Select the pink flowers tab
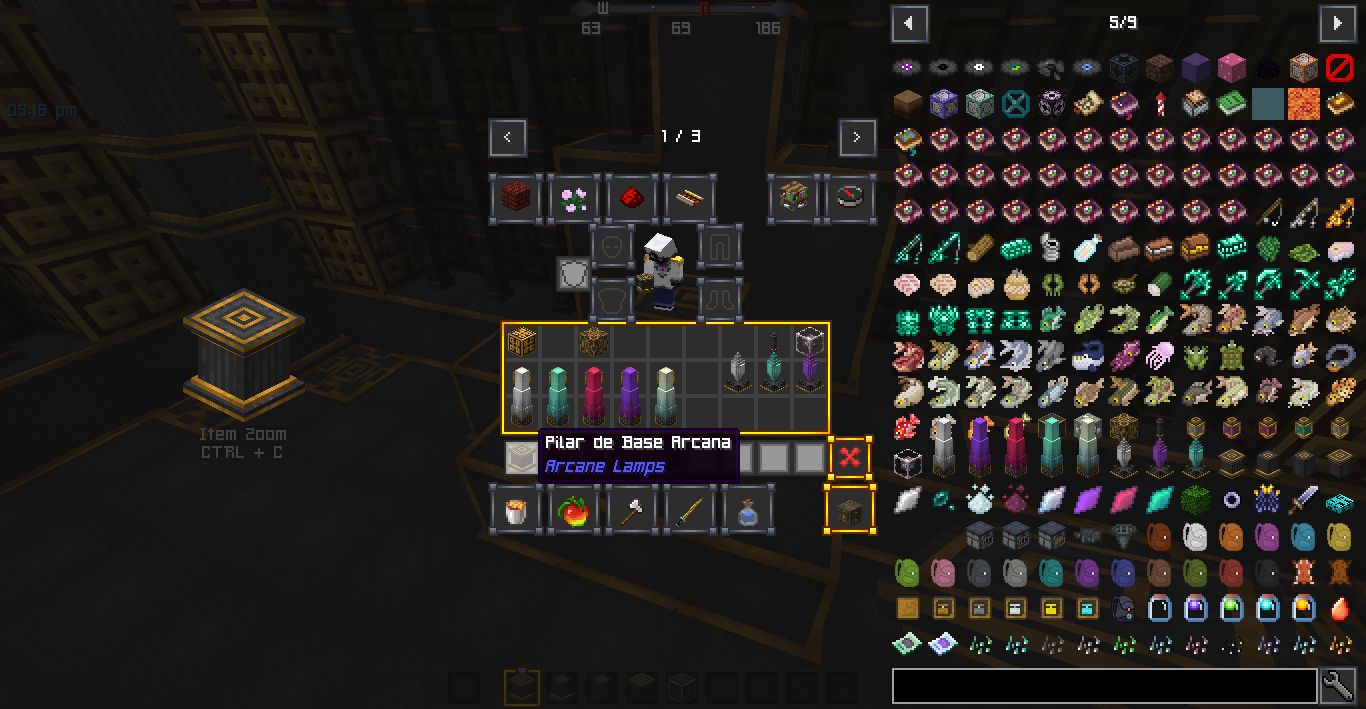 (x=574, y=197)
